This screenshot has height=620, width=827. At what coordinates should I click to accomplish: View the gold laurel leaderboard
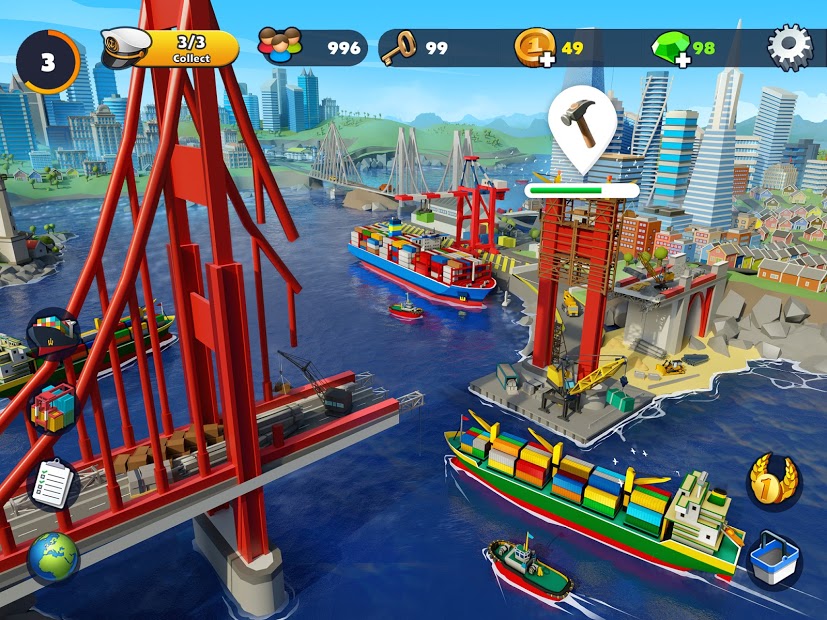pyautogui.click(x=774, y=482)
